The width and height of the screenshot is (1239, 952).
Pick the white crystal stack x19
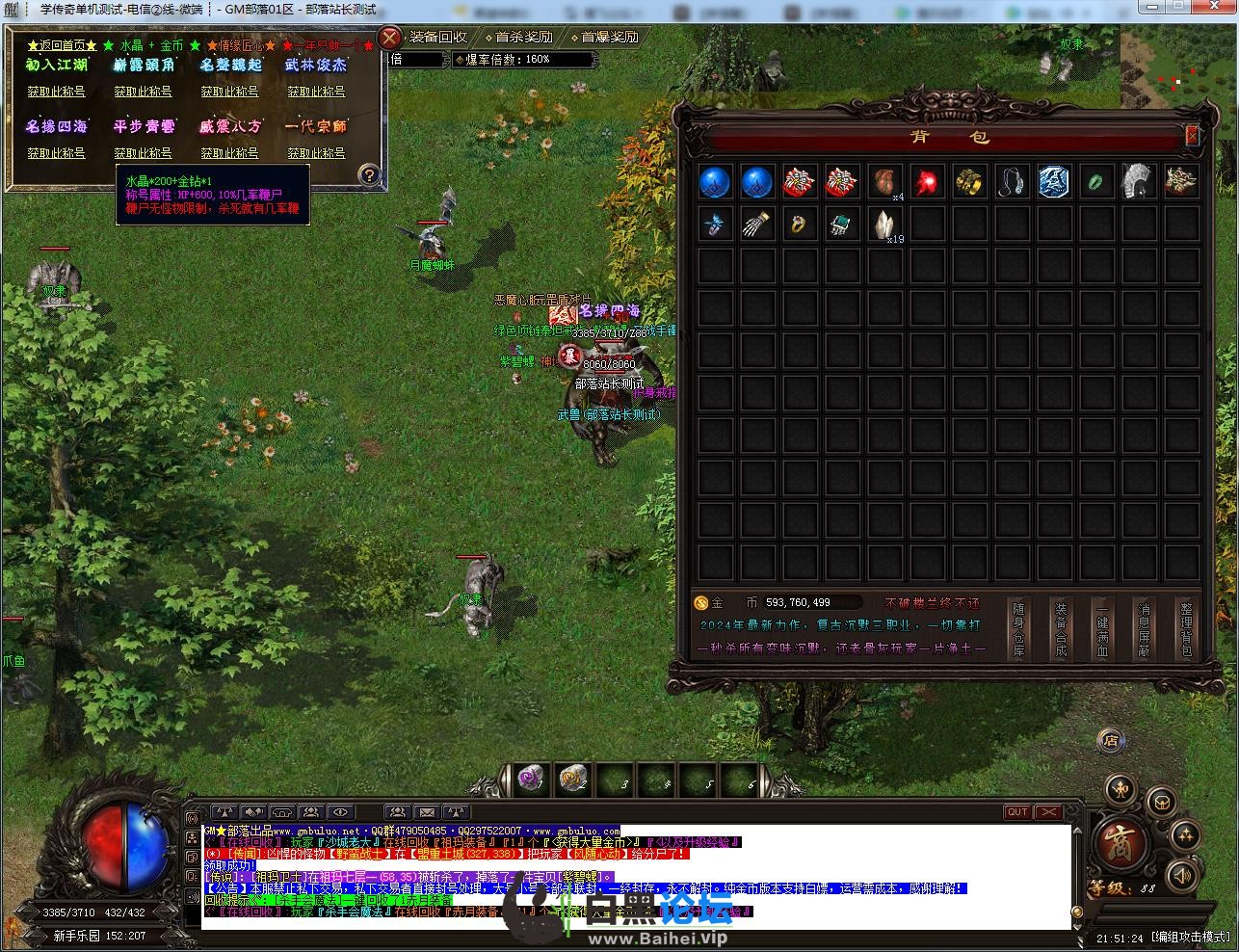(x=884, y=225)
